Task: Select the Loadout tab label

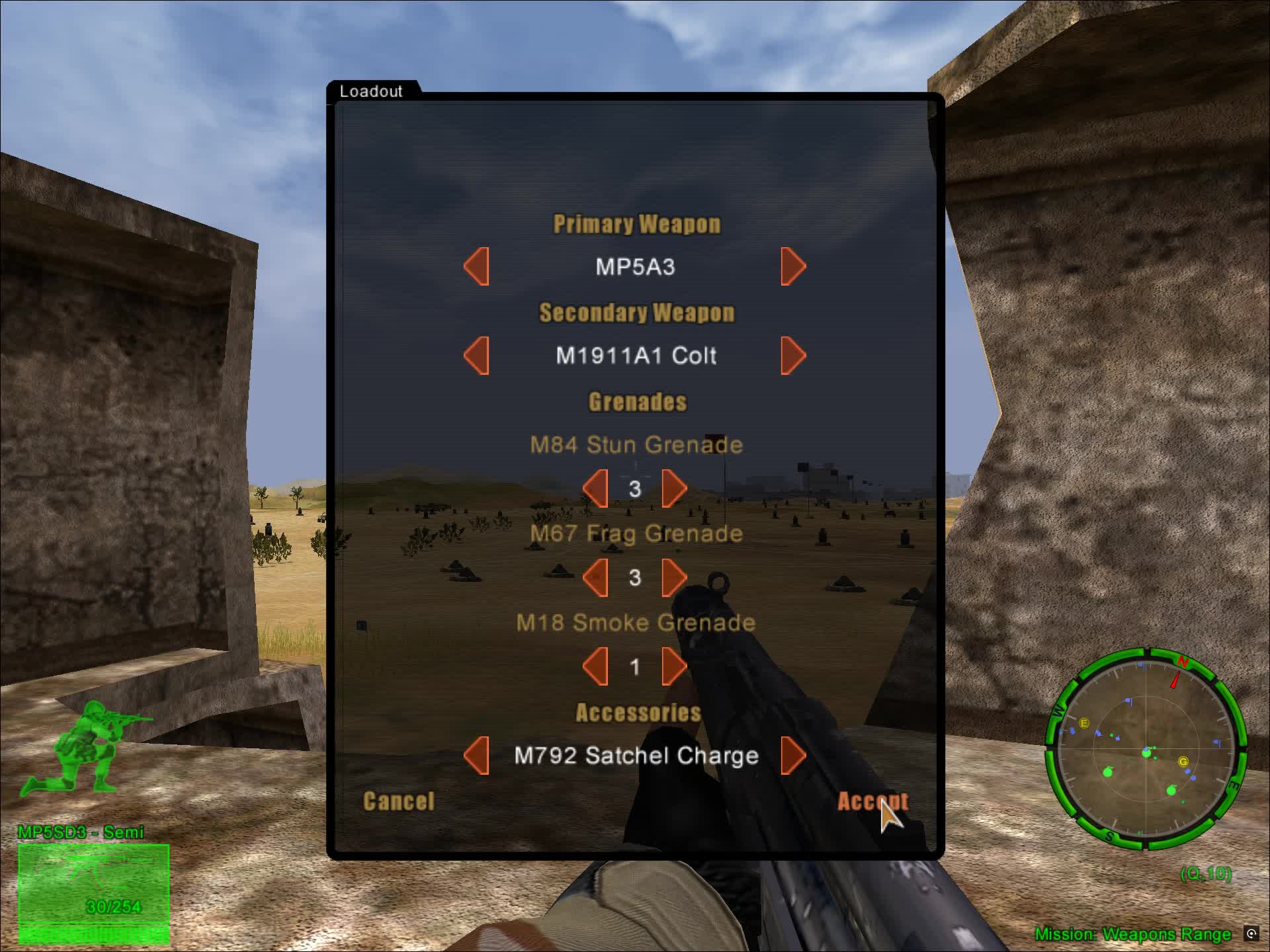Action: tap(371, 92)
